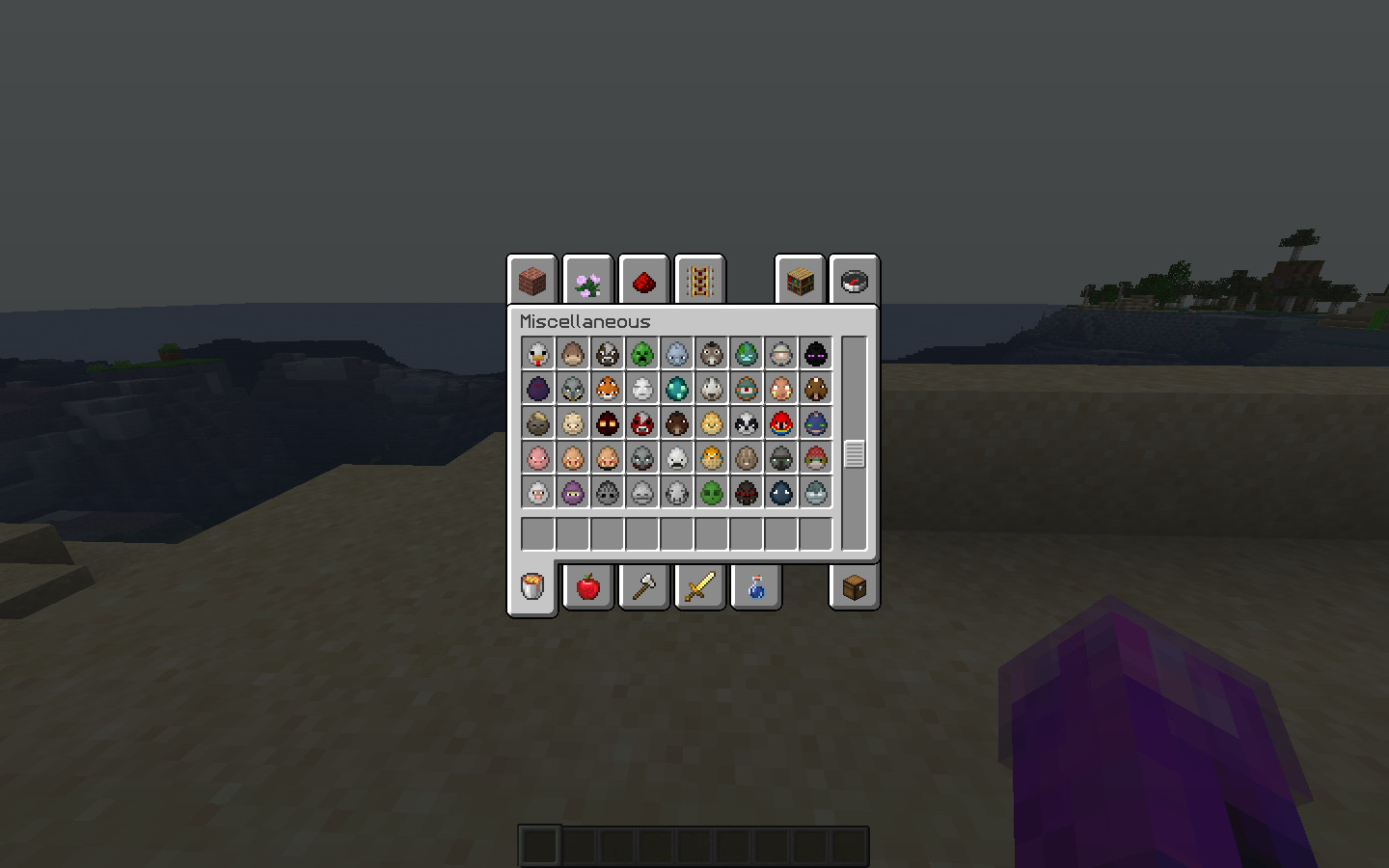Viewport: 1389px width, 868px height.
Task: Switch to the Foodstuffs tab
Action: click(x=587, y=586)
